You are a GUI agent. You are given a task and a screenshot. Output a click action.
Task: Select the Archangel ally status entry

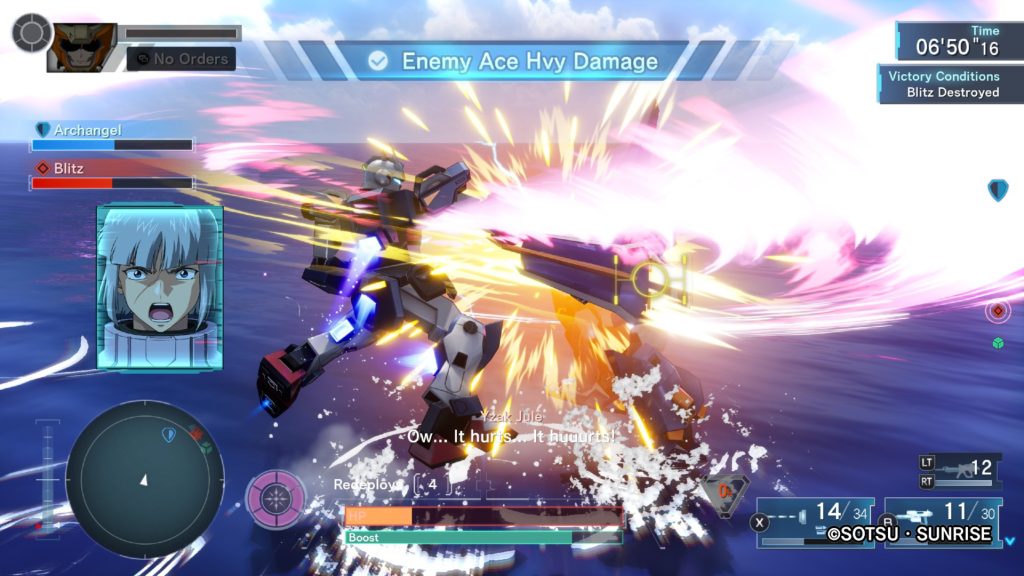coord(112,137)
